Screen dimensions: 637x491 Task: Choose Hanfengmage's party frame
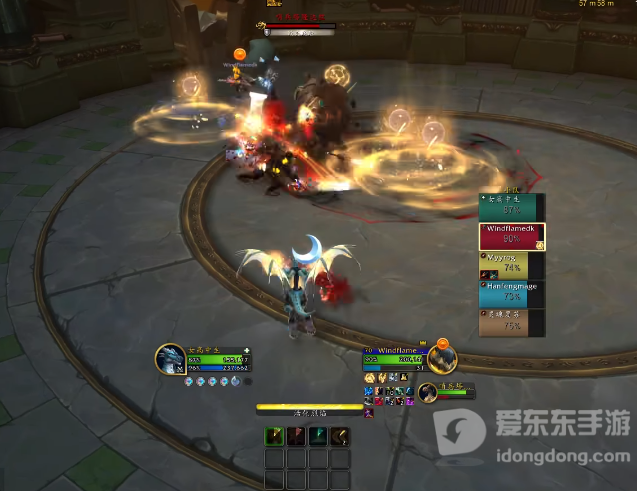click(x=512, y=293)
